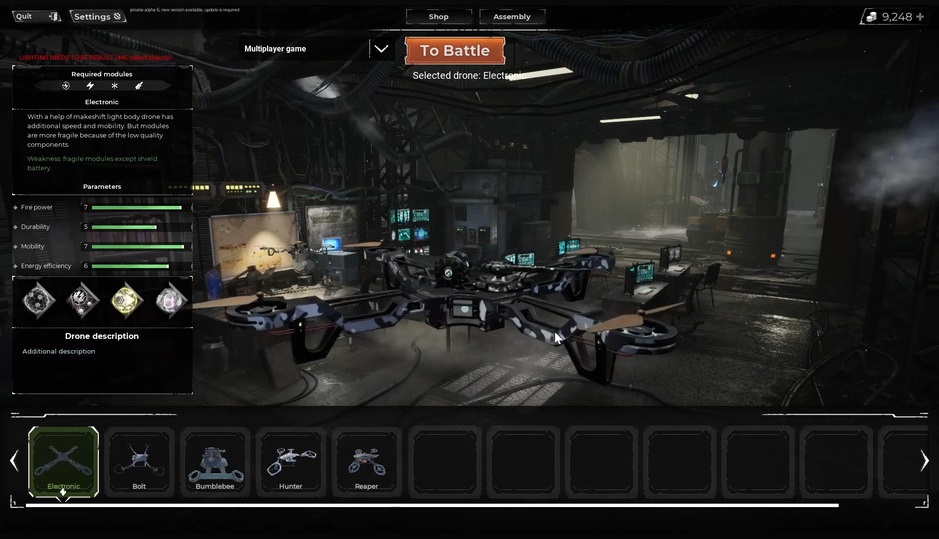Image resolution: width=939 pixels, height=539 pixels.
Task: Choose the Bolt drone
Action: 139,461
